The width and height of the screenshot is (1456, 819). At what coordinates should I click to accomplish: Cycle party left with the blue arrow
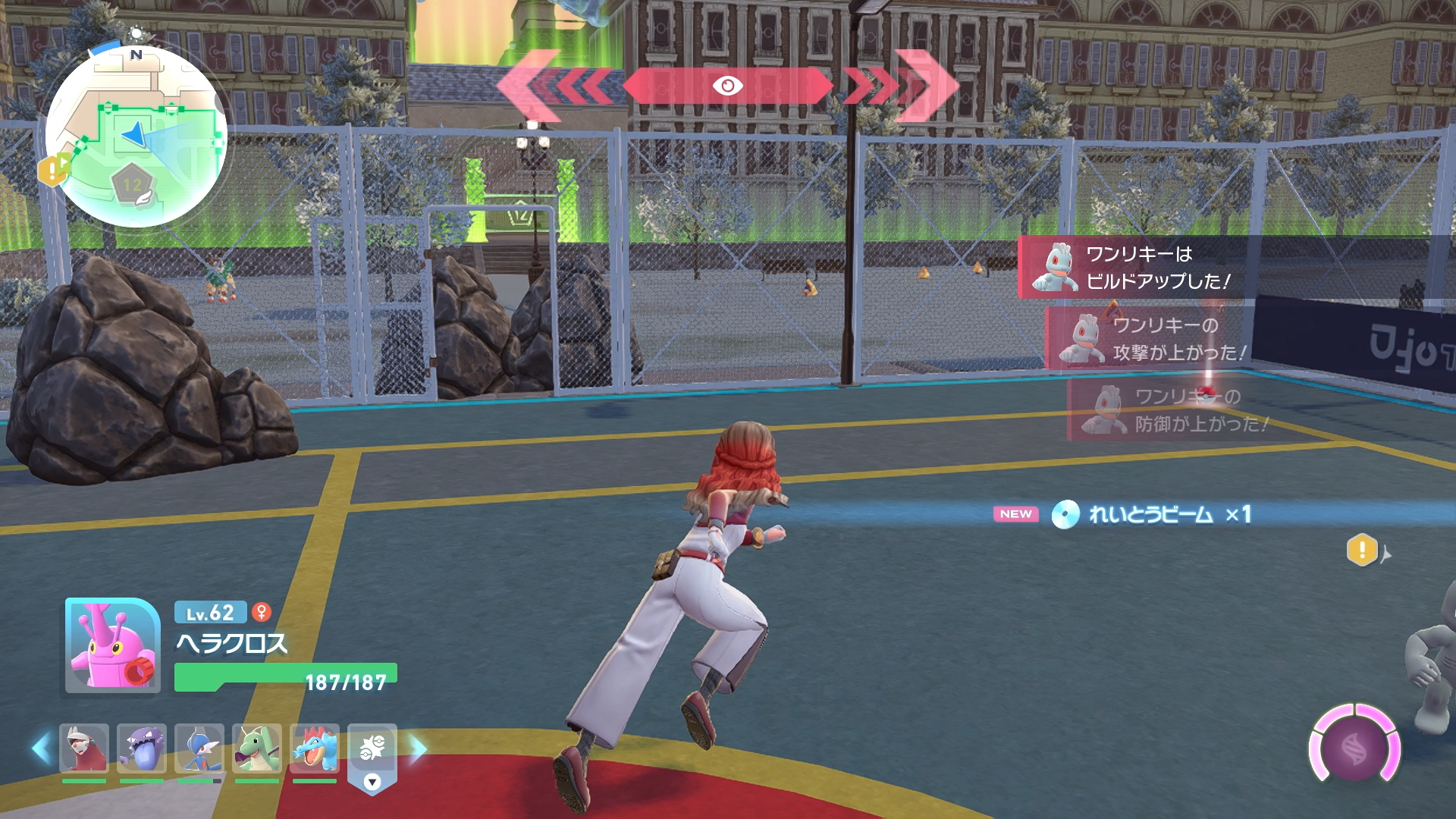(42, 748)
